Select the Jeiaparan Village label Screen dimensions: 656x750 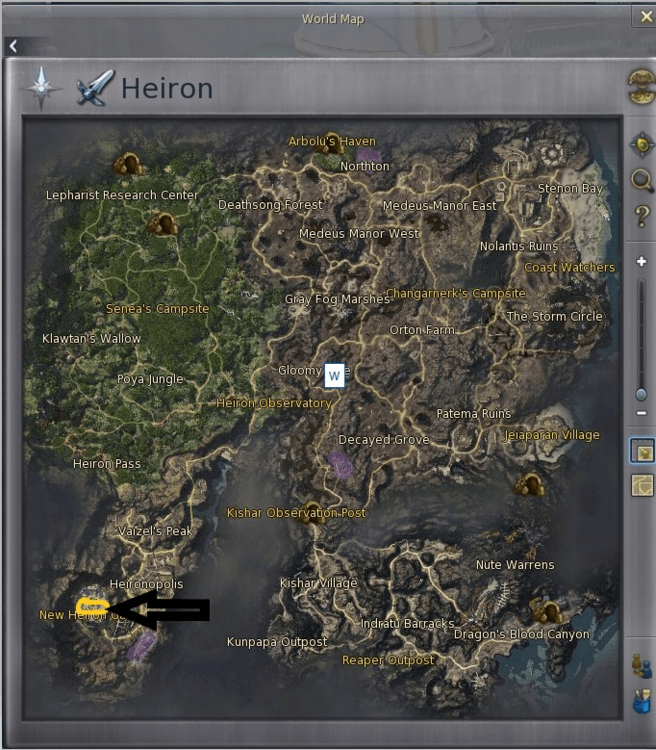pyautogui.click(x=553, y=435)
